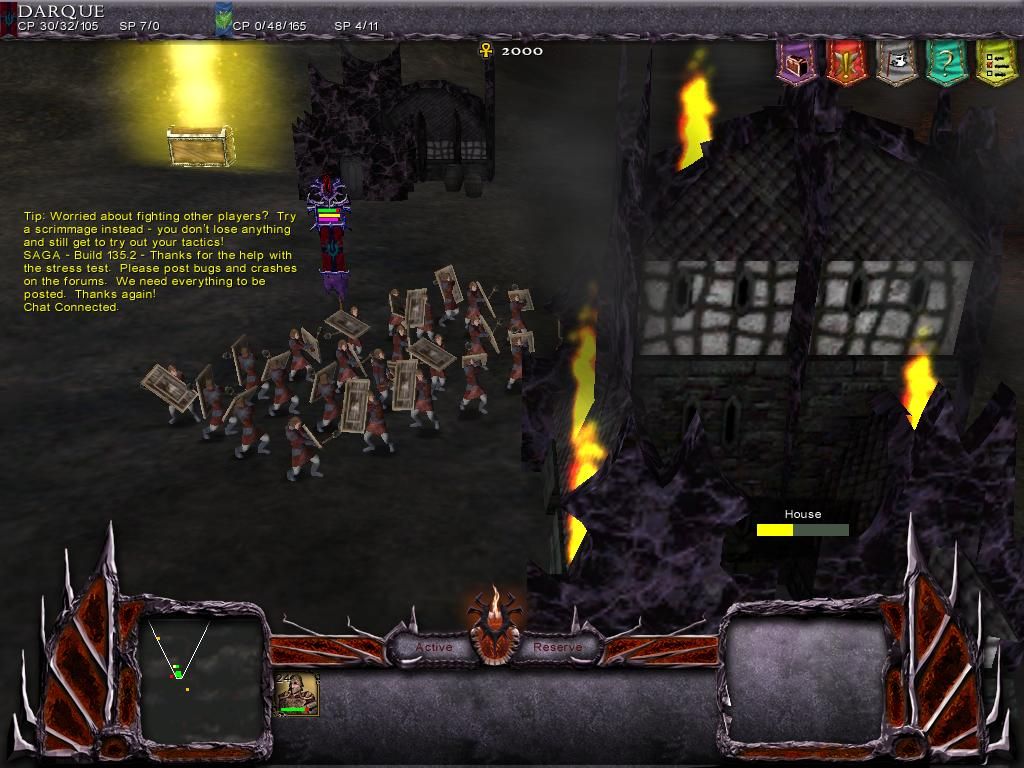Viewport: 1024px width, 768px height.
Task: Open the yellow checklist options banner
Action: coord(994,64)
